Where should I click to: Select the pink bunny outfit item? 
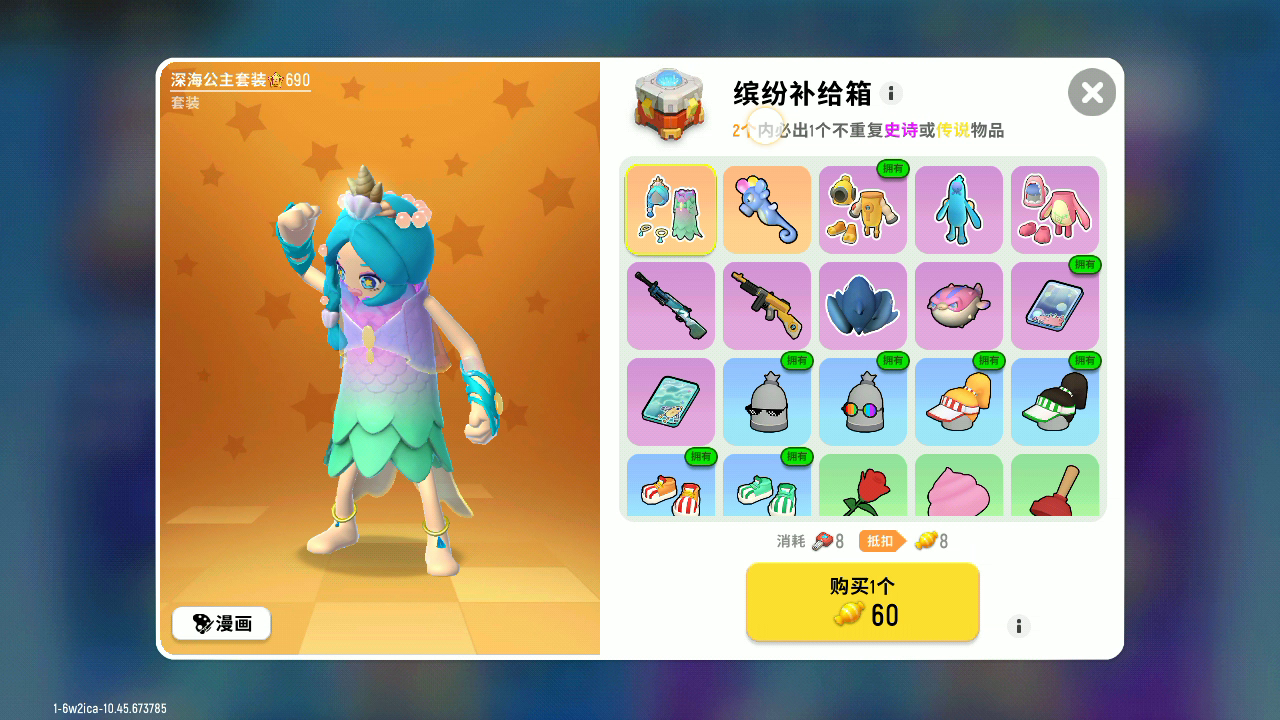coord(1054,209)
